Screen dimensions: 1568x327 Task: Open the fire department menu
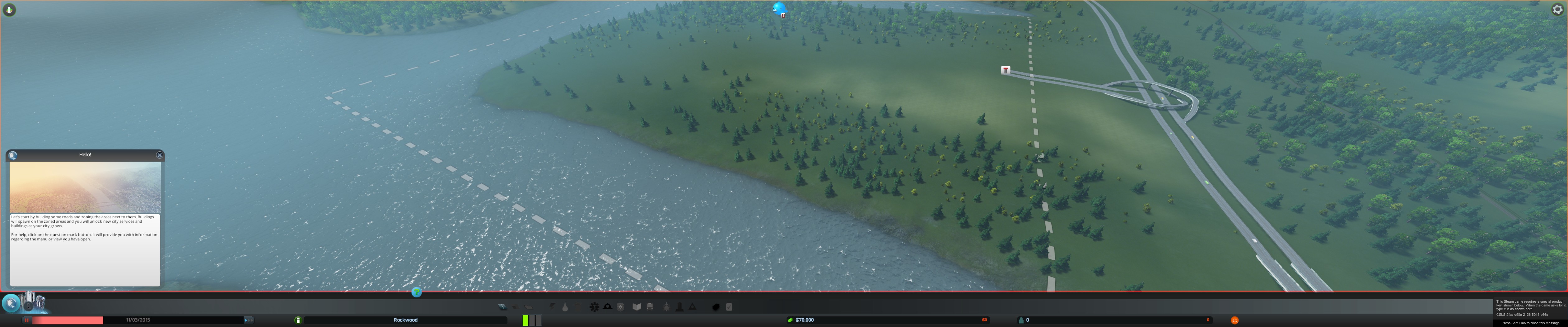608,307
